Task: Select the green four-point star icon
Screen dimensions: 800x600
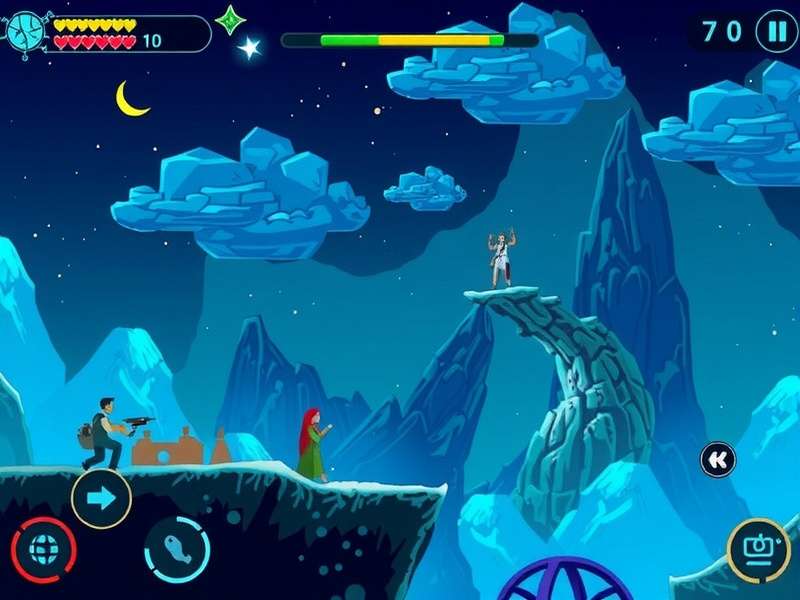Action: pos(231,19)
